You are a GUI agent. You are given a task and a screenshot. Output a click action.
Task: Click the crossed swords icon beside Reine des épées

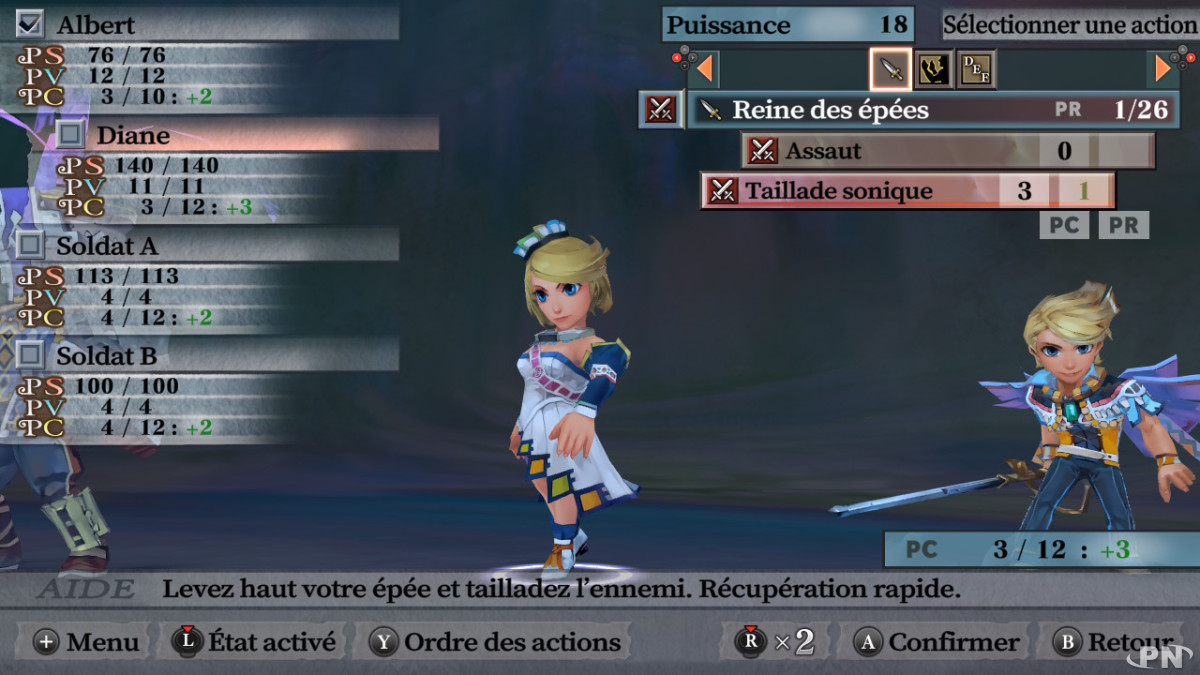tap(660, 110)
